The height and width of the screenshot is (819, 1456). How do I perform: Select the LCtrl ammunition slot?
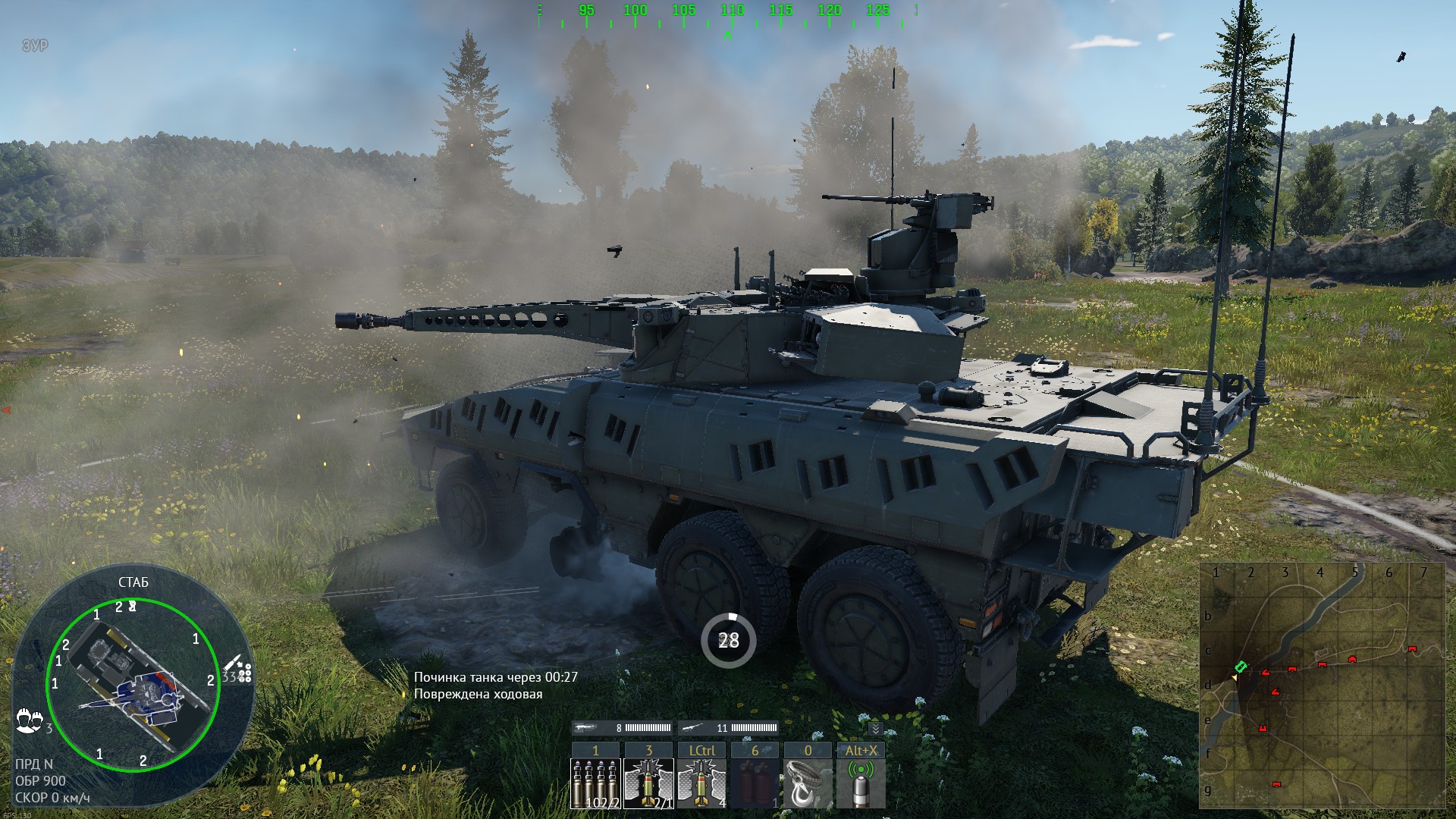[x=701, y=783]
